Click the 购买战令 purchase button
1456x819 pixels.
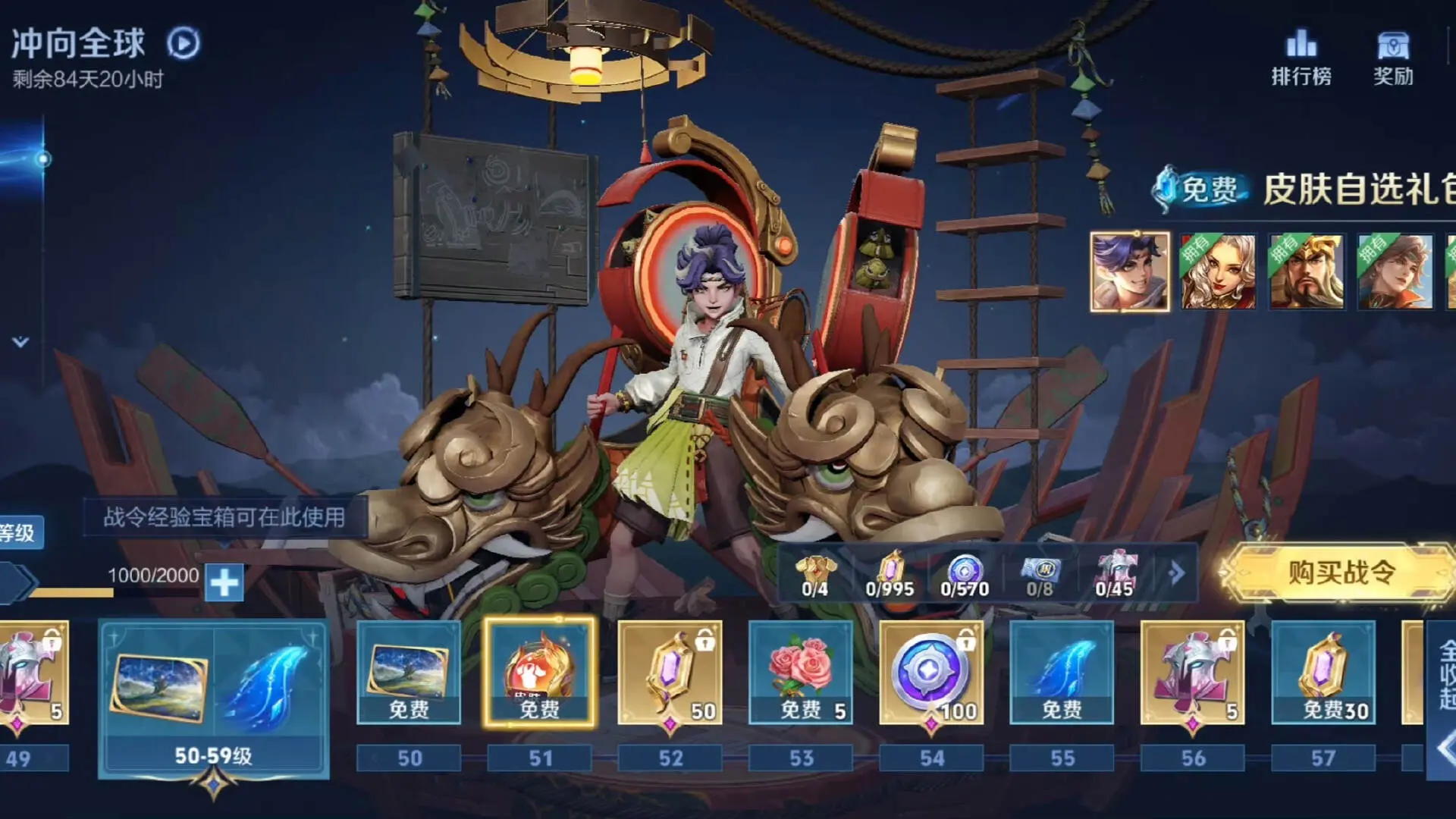(1341, 573)
